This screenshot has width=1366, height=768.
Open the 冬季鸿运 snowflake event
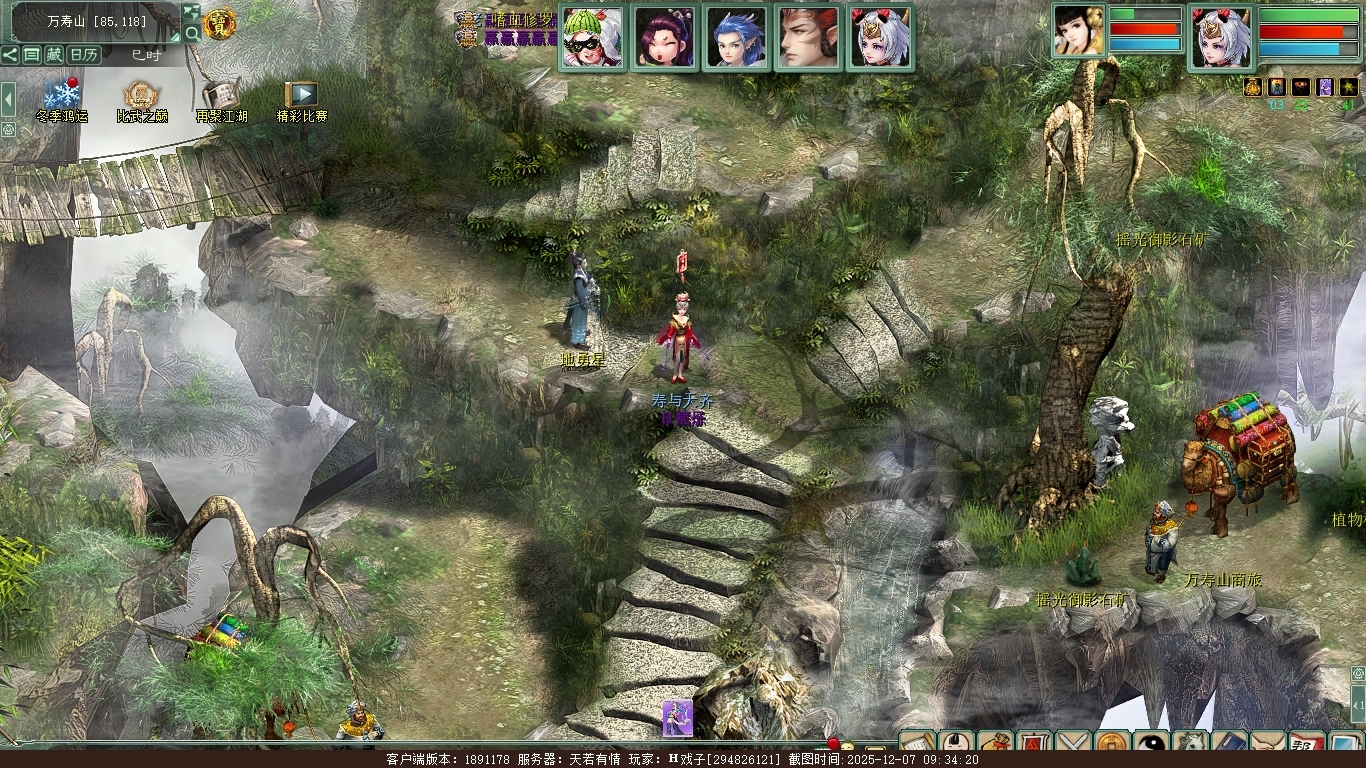click(62, 96)
